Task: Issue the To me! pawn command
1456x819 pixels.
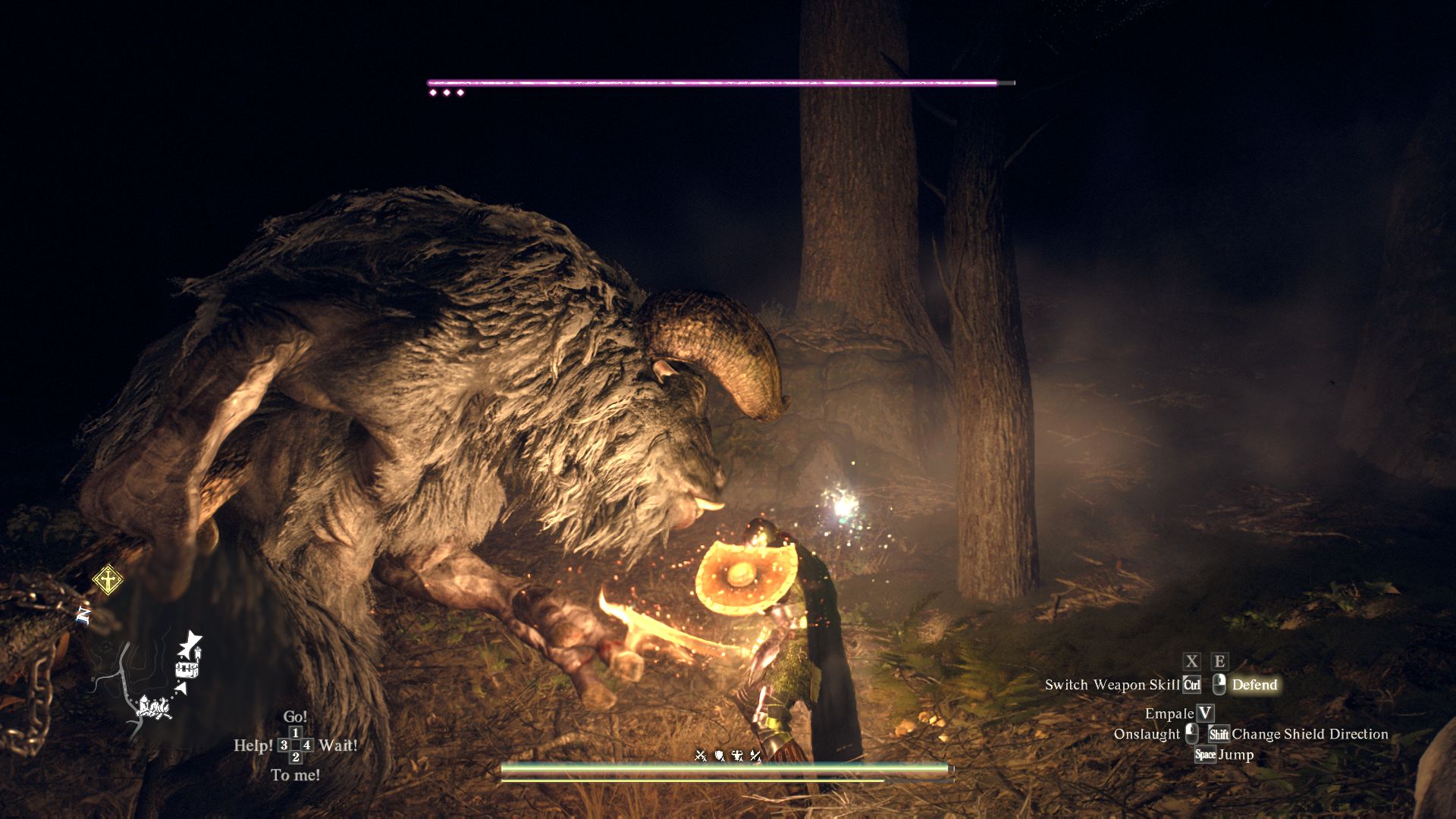Action: coord(295,775)
